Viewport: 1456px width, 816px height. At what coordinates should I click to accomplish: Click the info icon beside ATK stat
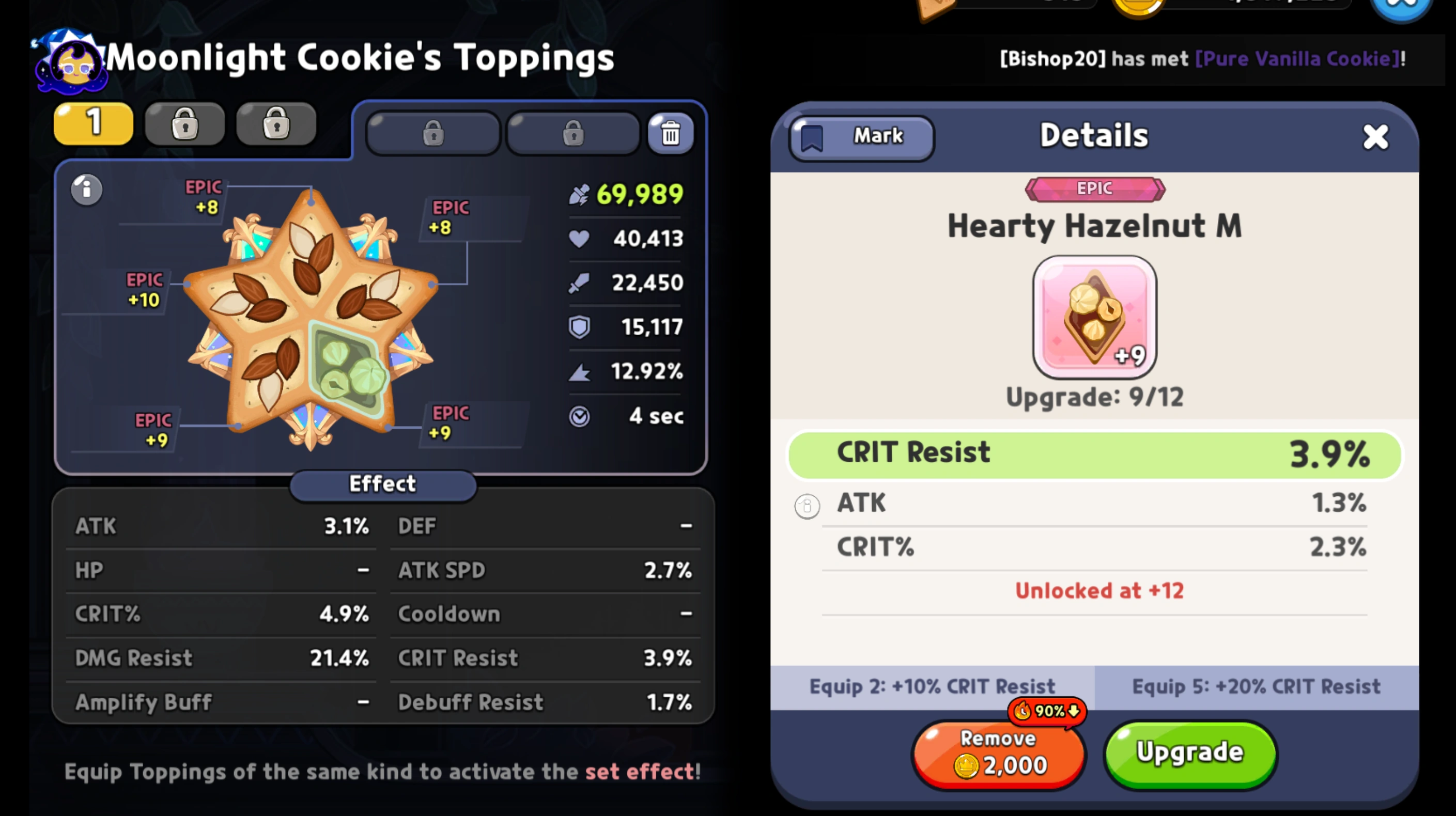click(x=807, y=506)
